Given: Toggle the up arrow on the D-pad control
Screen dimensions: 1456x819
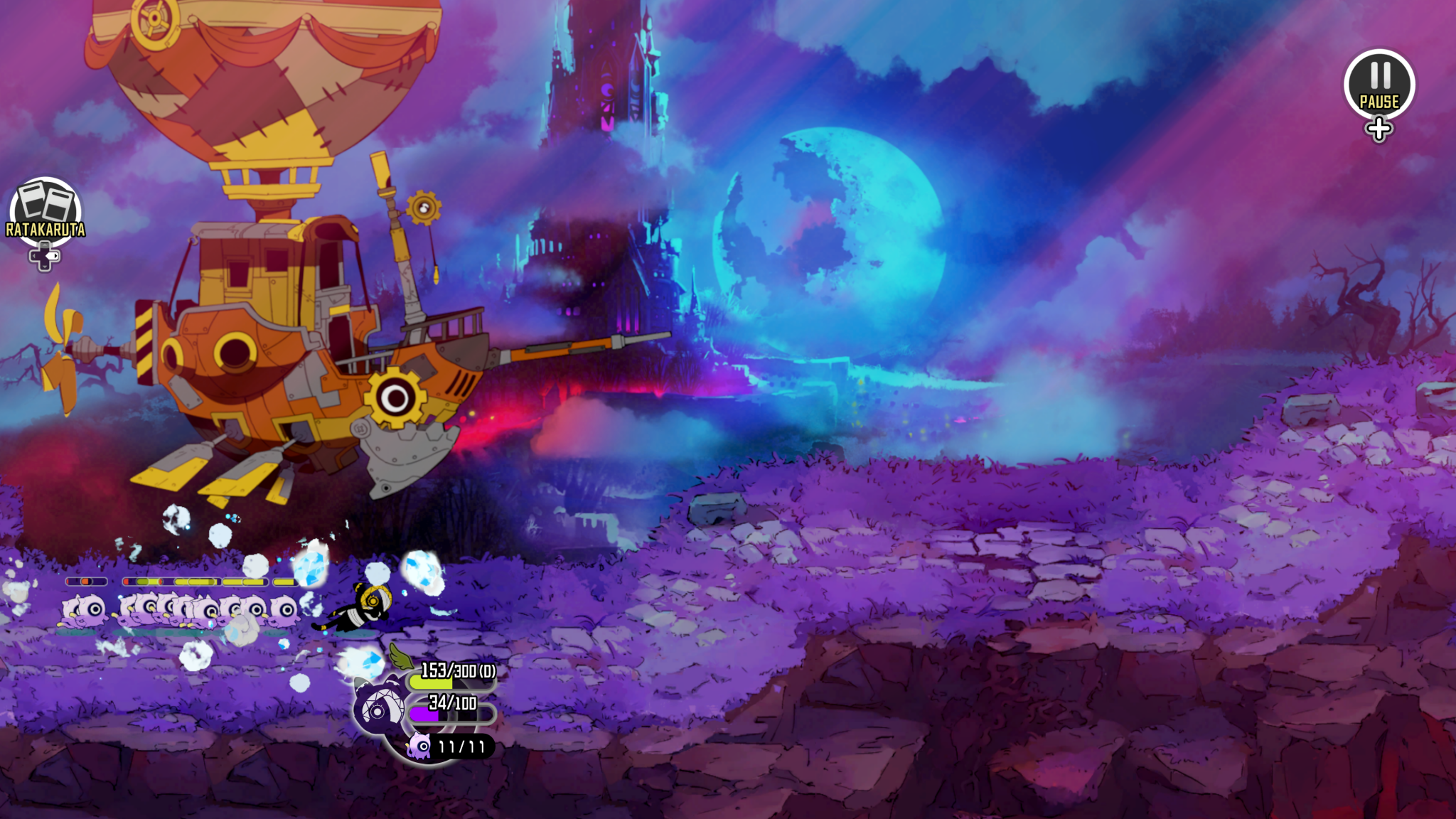Looking at the screenshot, I should tap(45, 245).
